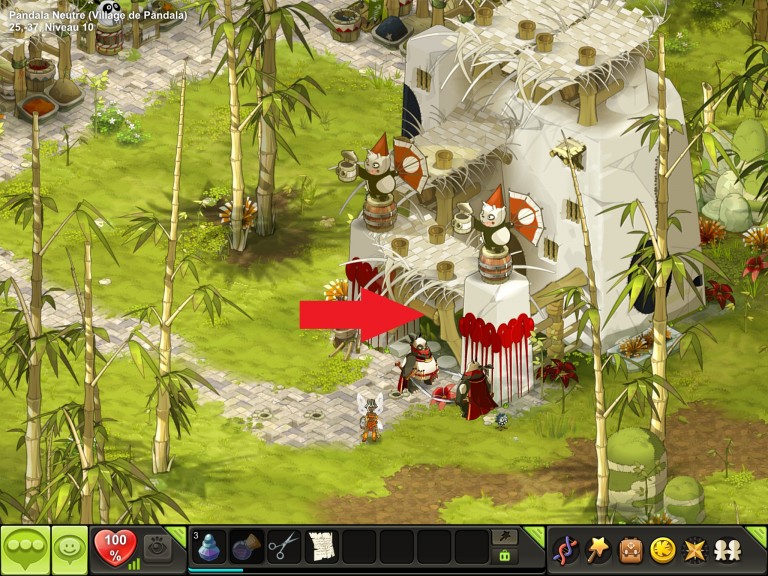Open the smiley emote menu
The width and height of the screenshot is (768, 576).
[69, 549]
